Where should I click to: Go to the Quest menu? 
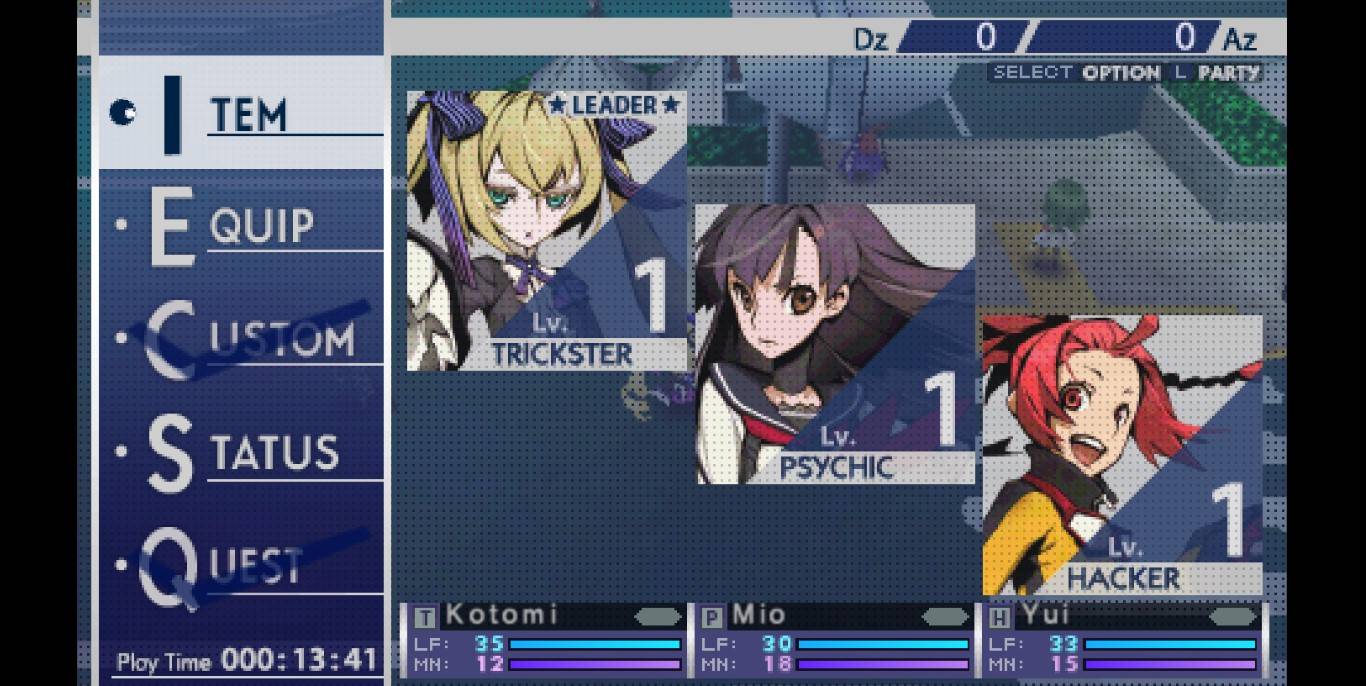coord(240,567)
